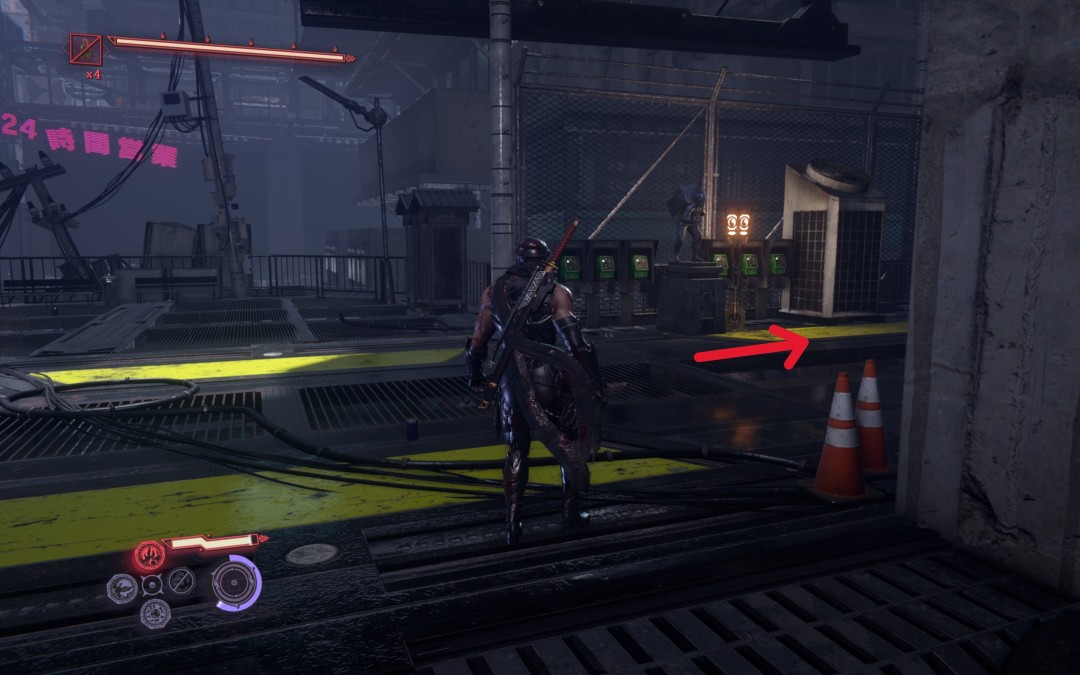The width and height of the screenshot is (1080, 675).
Task: Choose the grey bird emblem icon
Action: pos(120,587)
